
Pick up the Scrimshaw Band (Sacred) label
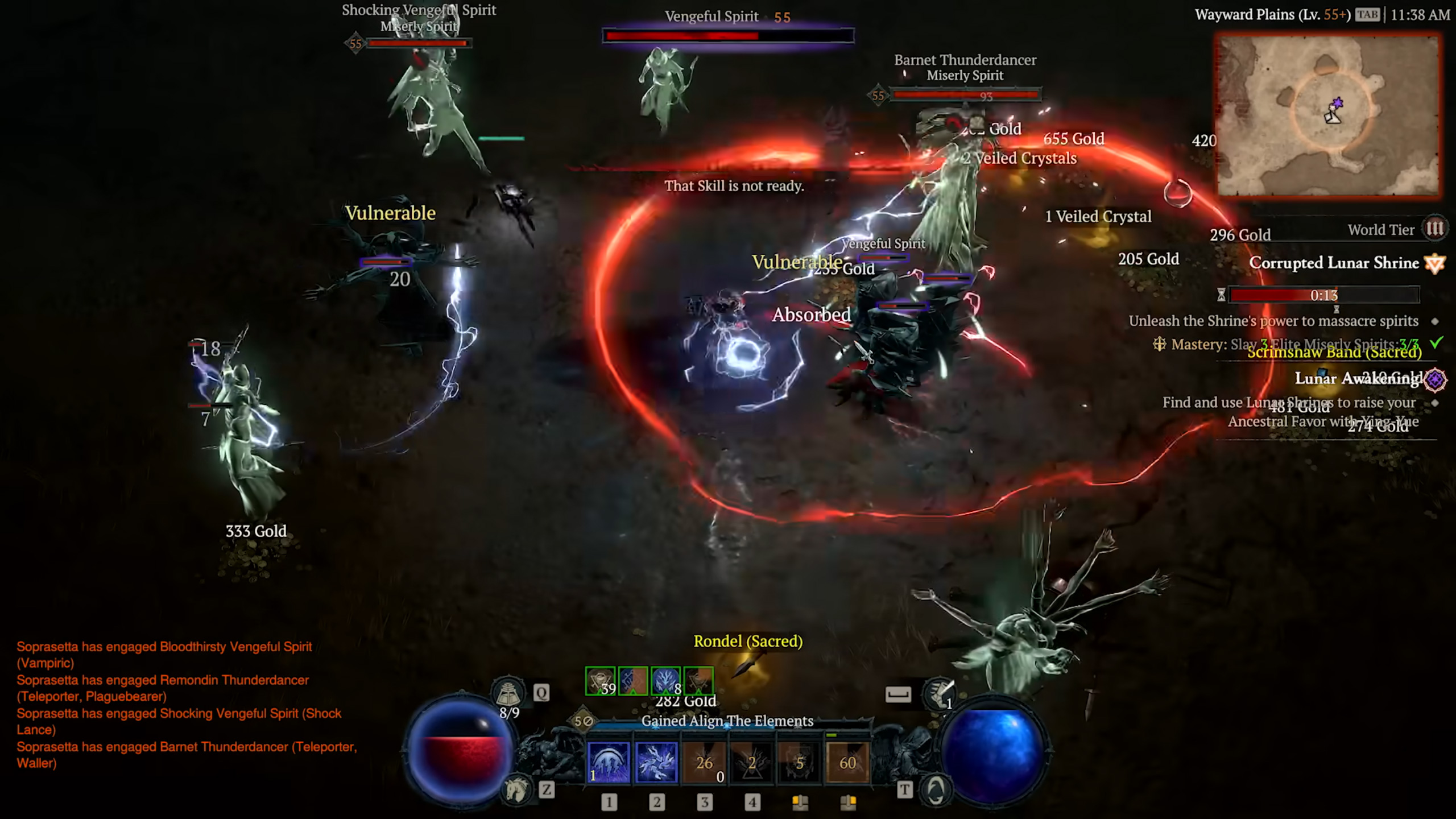pos(1334,353)
